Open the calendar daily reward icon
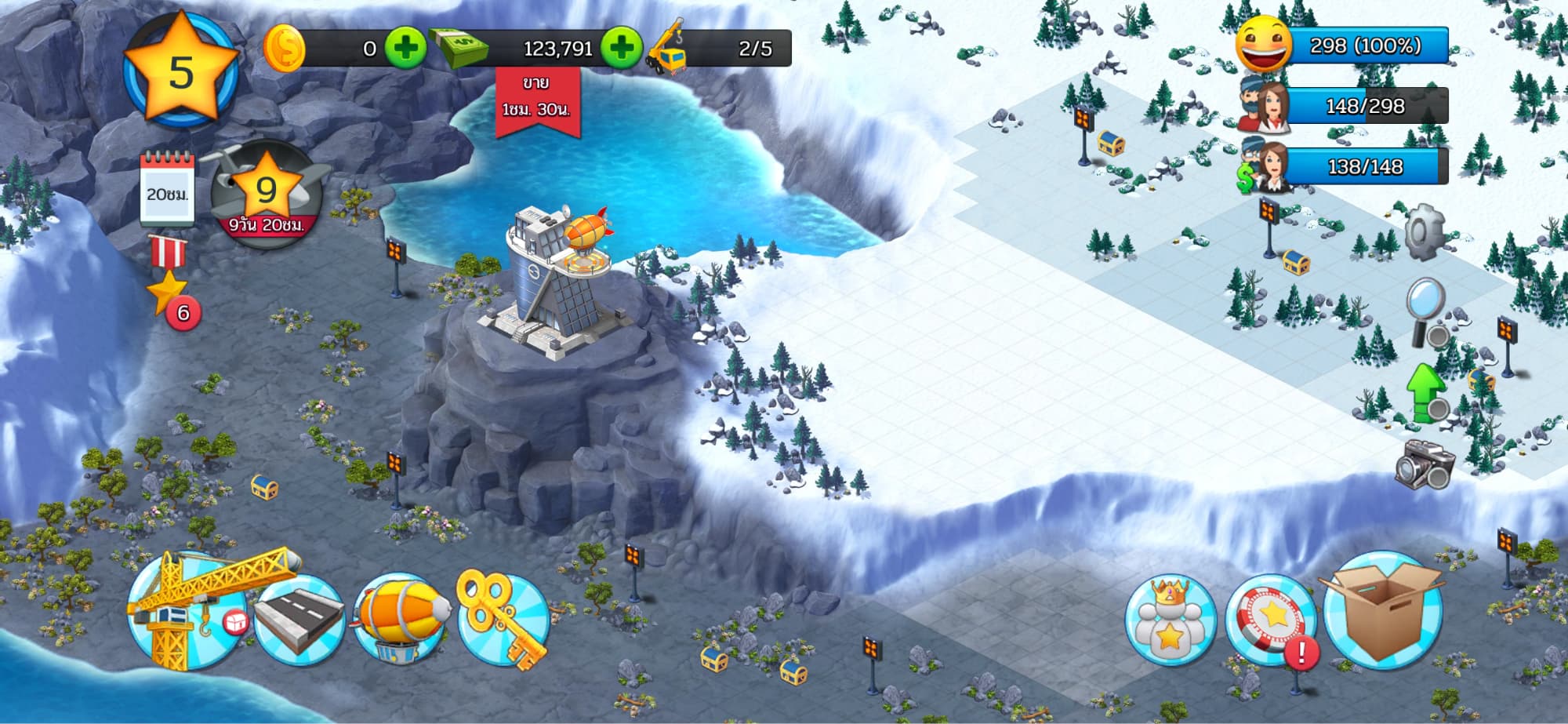Screen dimensions: 1568x724 click(x=166, y=188)
